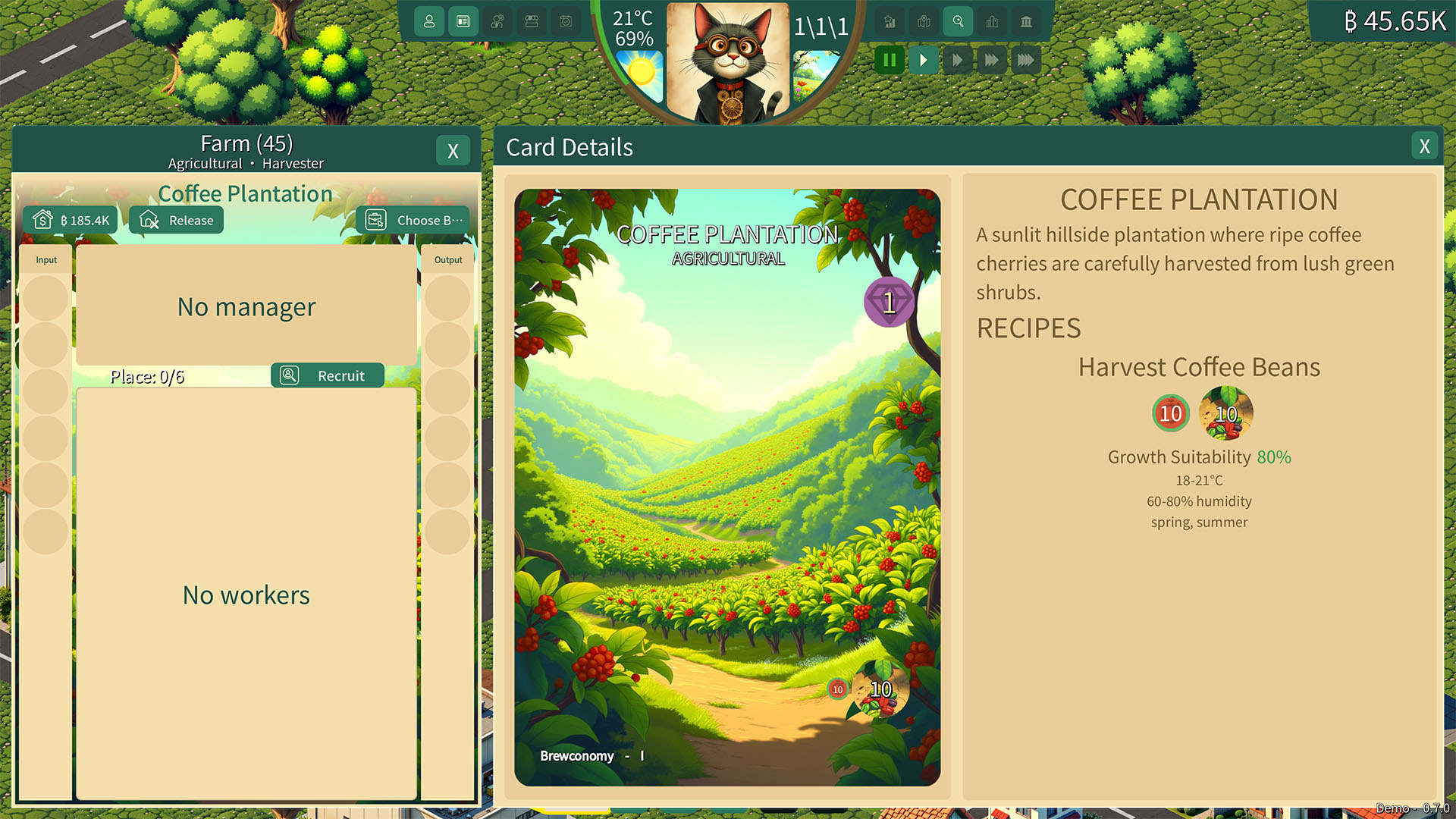
Task: Open the marketplace shop icon
Action: 532,22
